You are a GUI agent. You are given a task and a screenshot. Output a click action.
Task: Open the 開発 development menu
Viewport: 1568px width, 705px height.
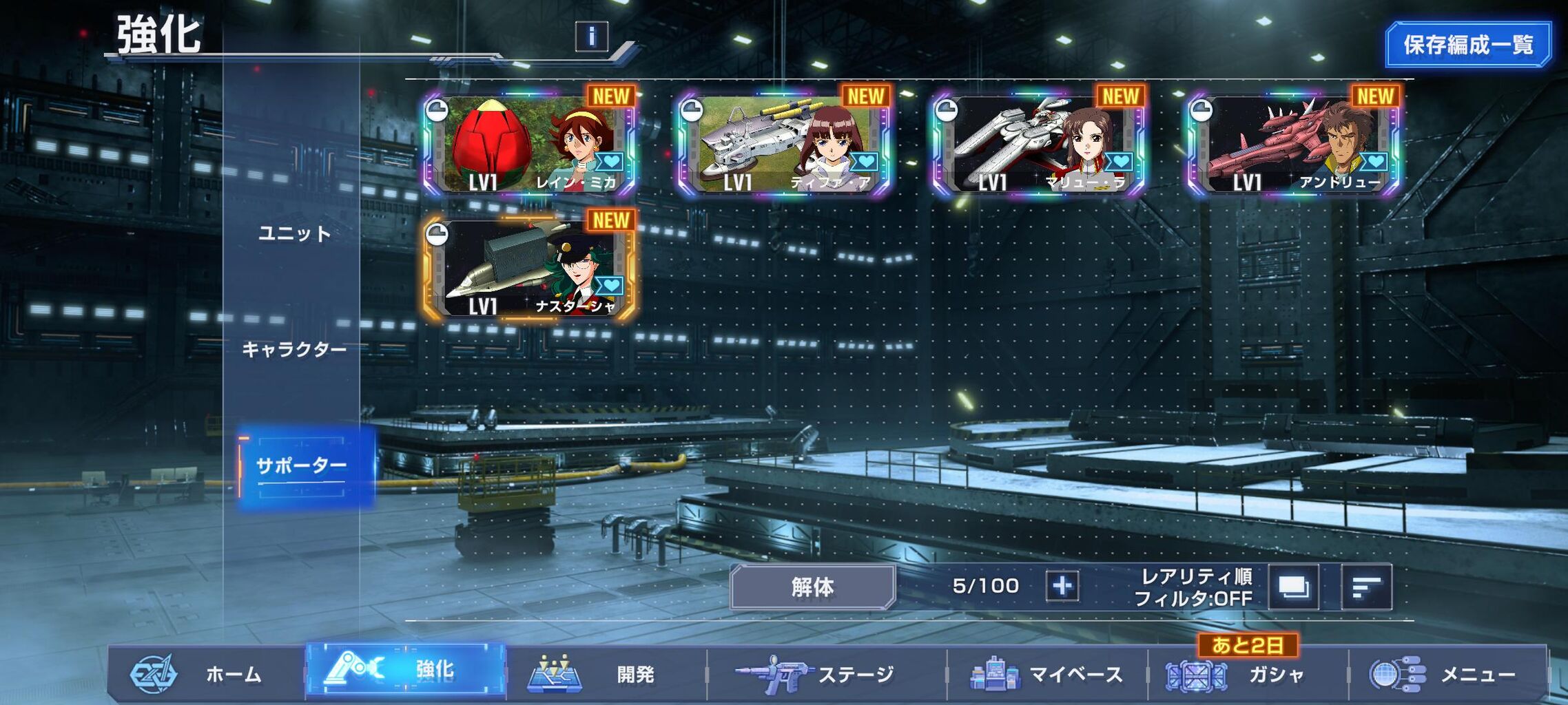point(605,674)
